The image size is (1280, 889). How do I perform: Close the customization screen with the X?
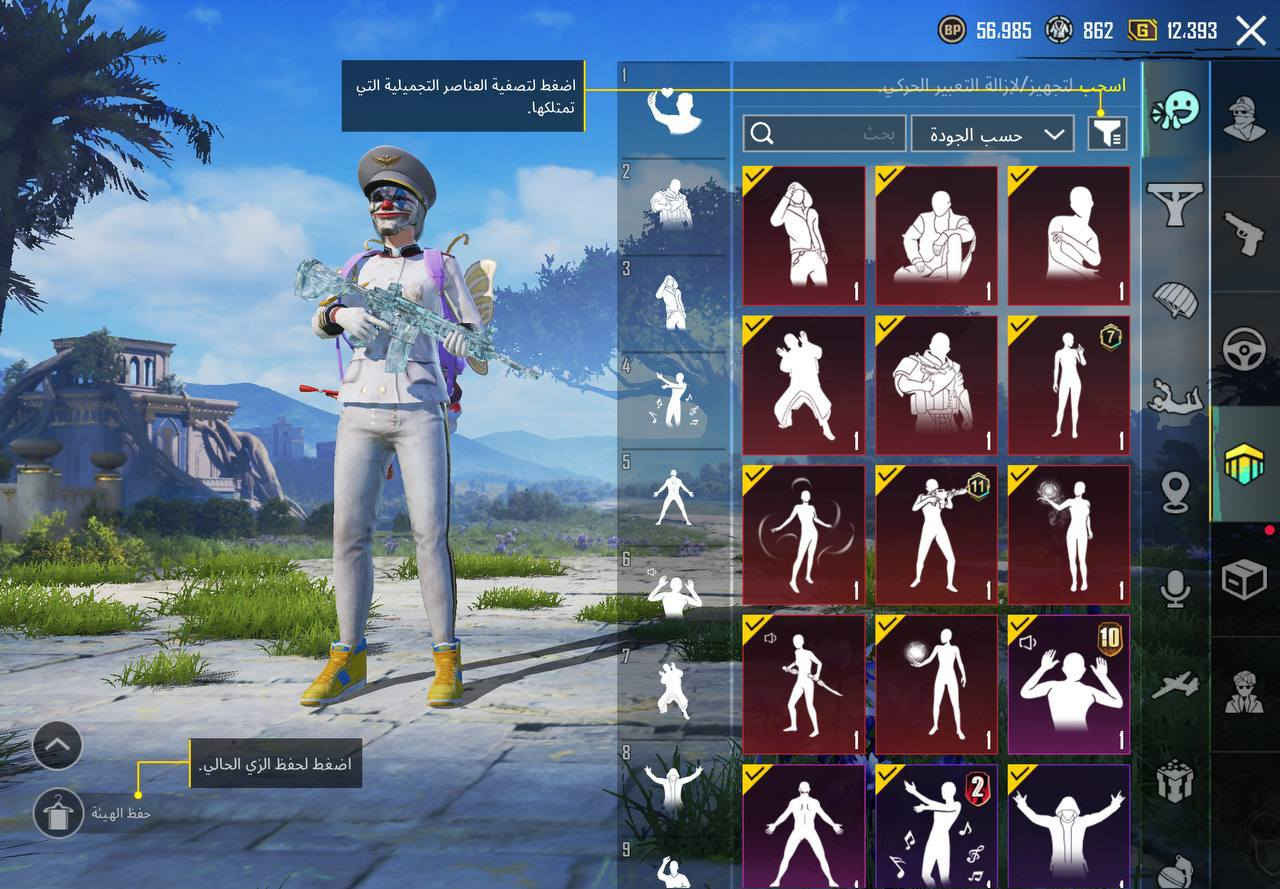click(1249, 28)
